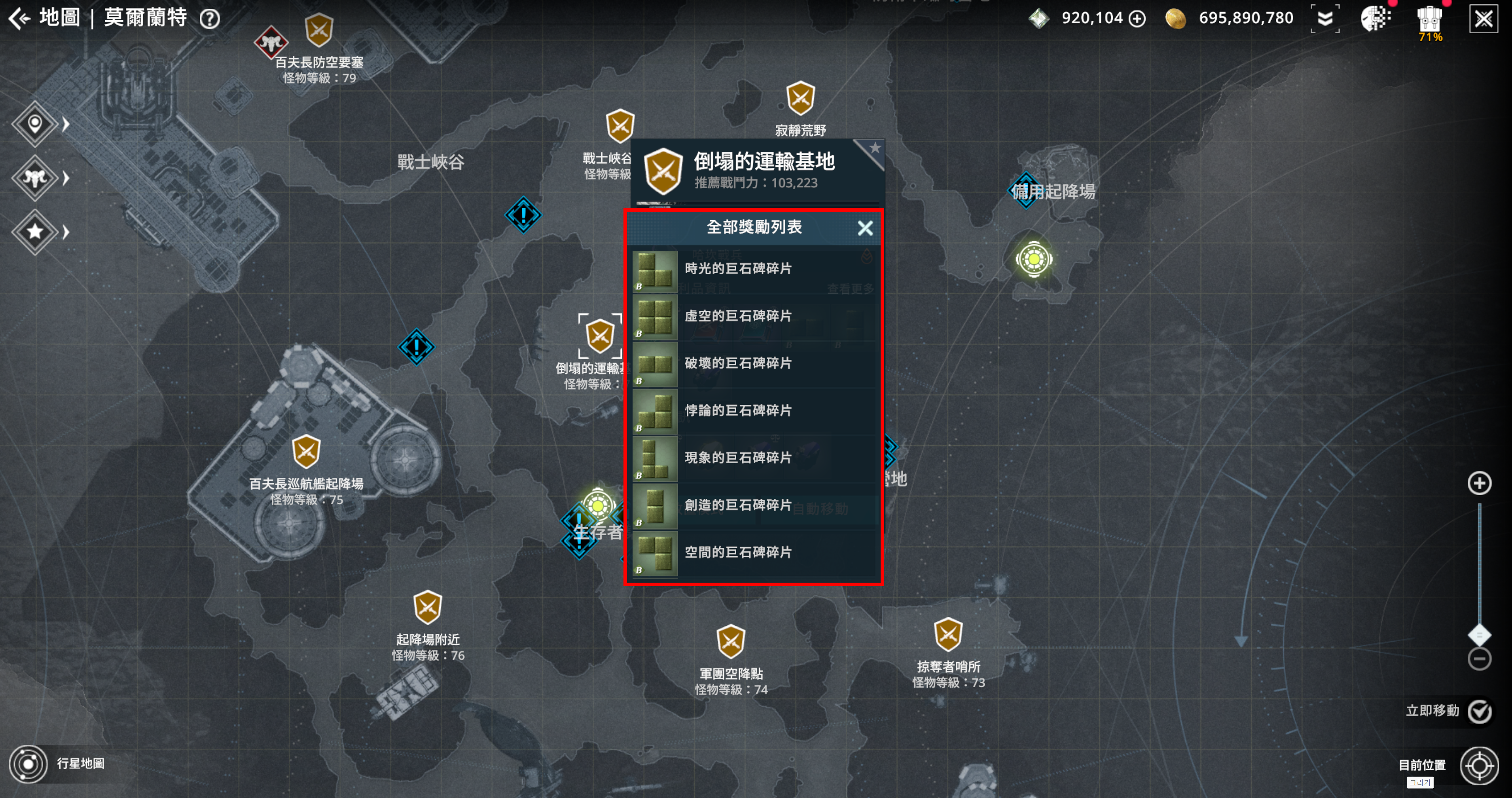The height and width of the screenshot is (798, 1512).
Task: Pick the 現象的巨石碑碎片 reward item
Action: click(x=754, y=458)
